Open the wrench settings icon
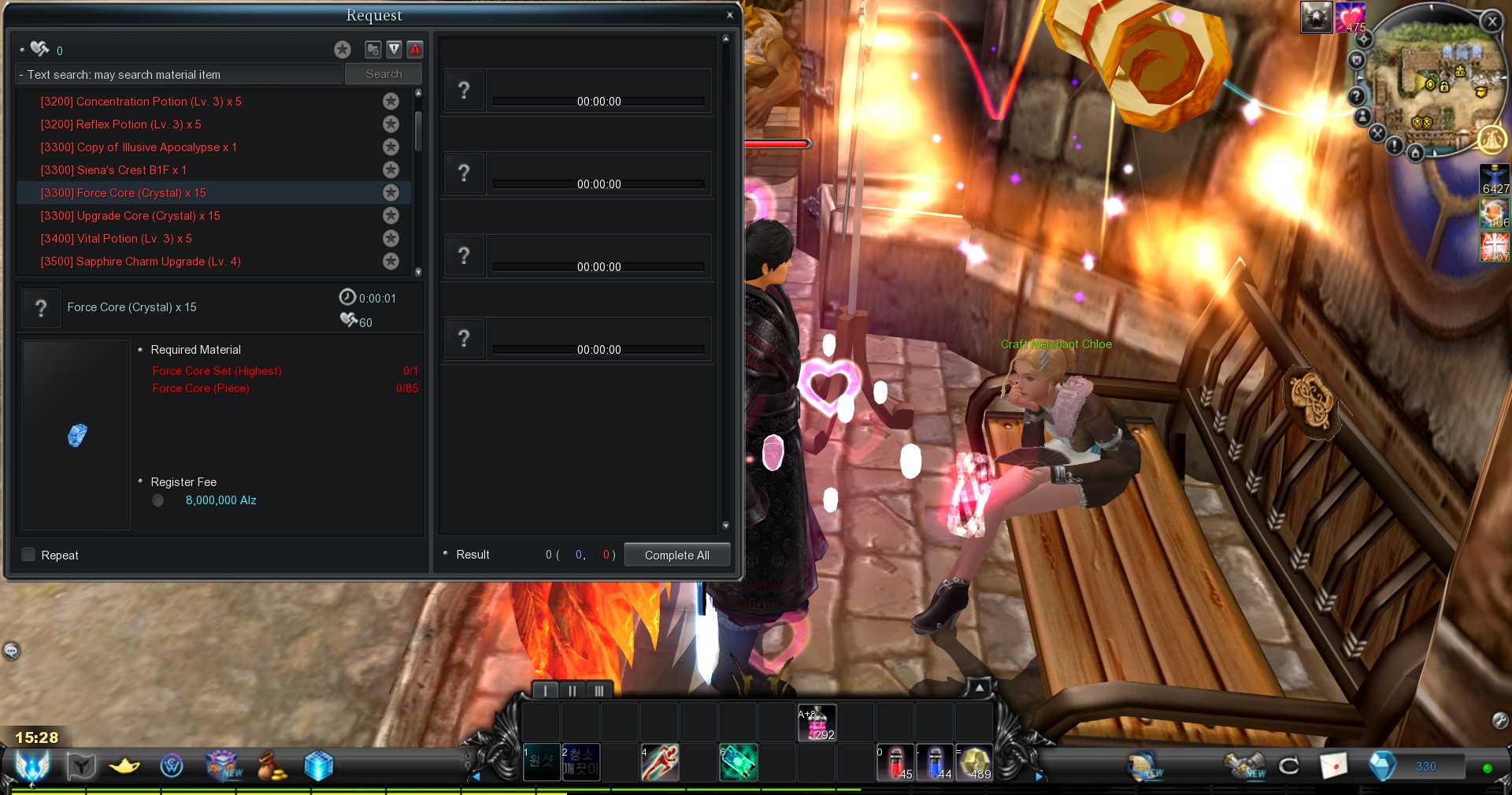Screen dimensions: 1512x795 point(1500,719)
